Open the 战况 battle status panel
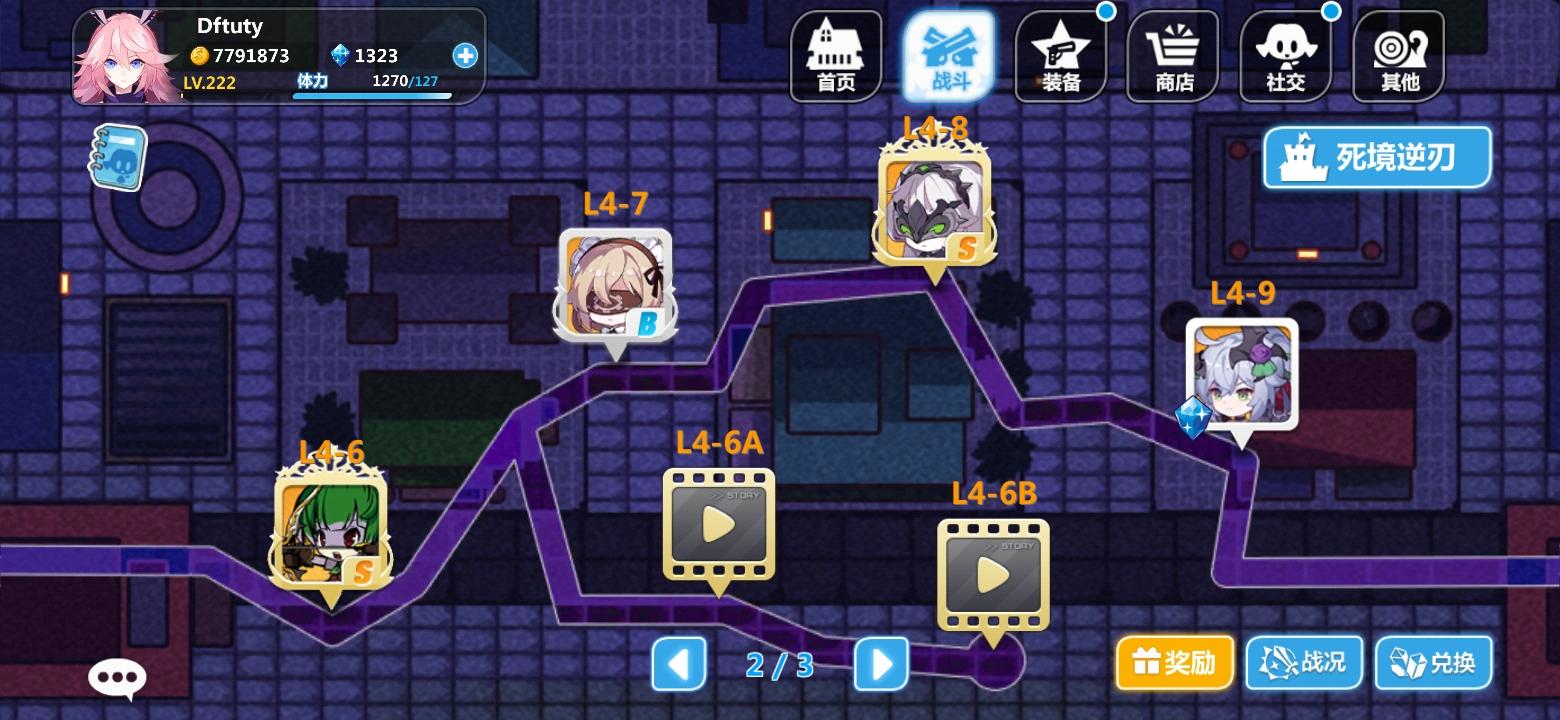Image resolution: width=1560 pixels, height=720 pixels. (1303, 662)
